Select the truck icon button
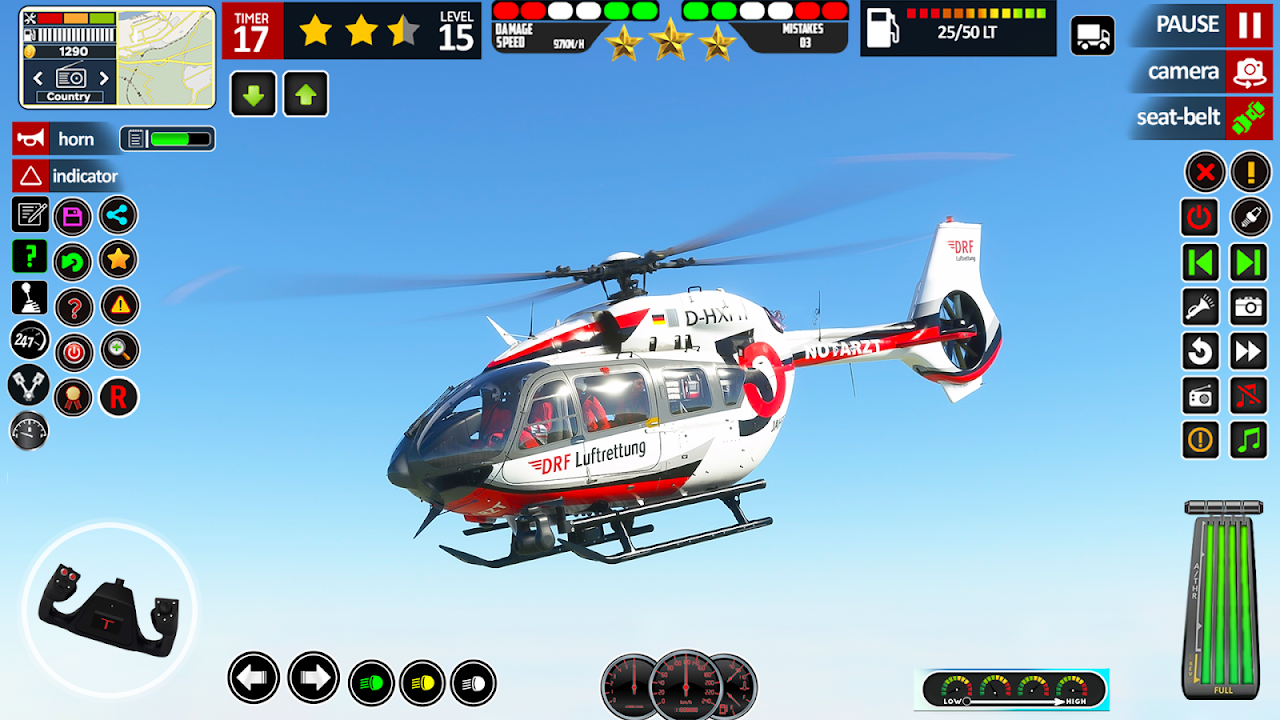Viewport: 1280px width, 720px height. (1093, 36)
